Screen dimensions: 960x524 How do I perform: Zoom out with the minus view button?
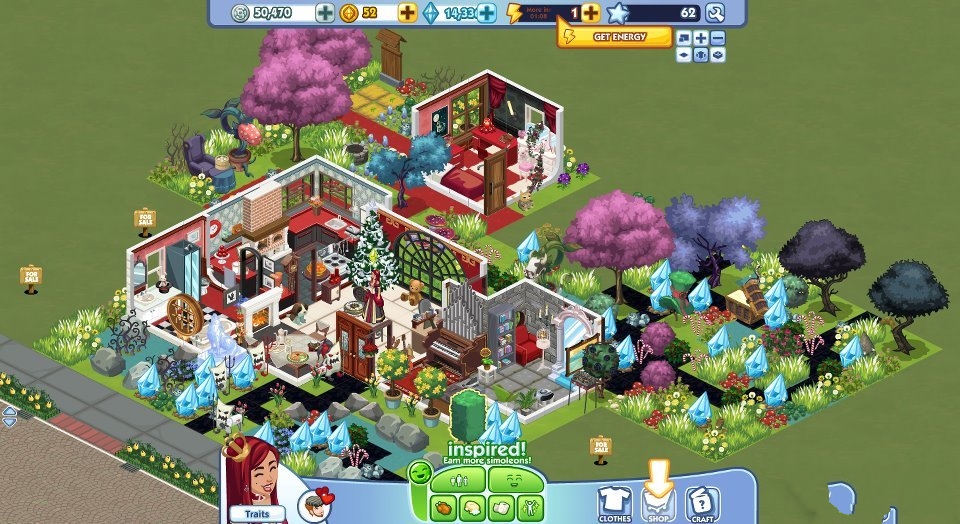click(x=717, y=39)
